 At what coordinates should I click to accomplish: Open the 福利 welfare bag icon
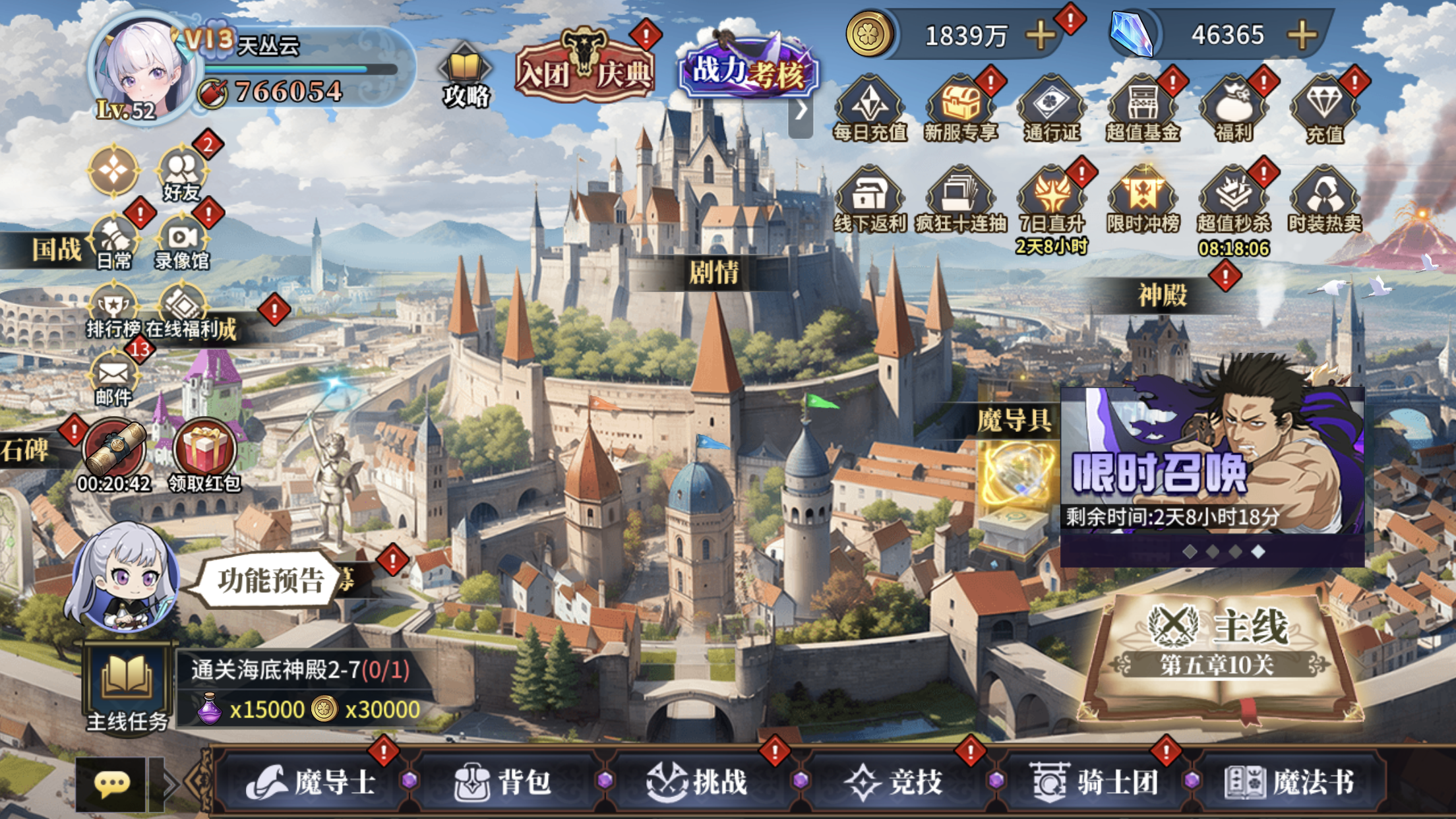coord(1233,109)
